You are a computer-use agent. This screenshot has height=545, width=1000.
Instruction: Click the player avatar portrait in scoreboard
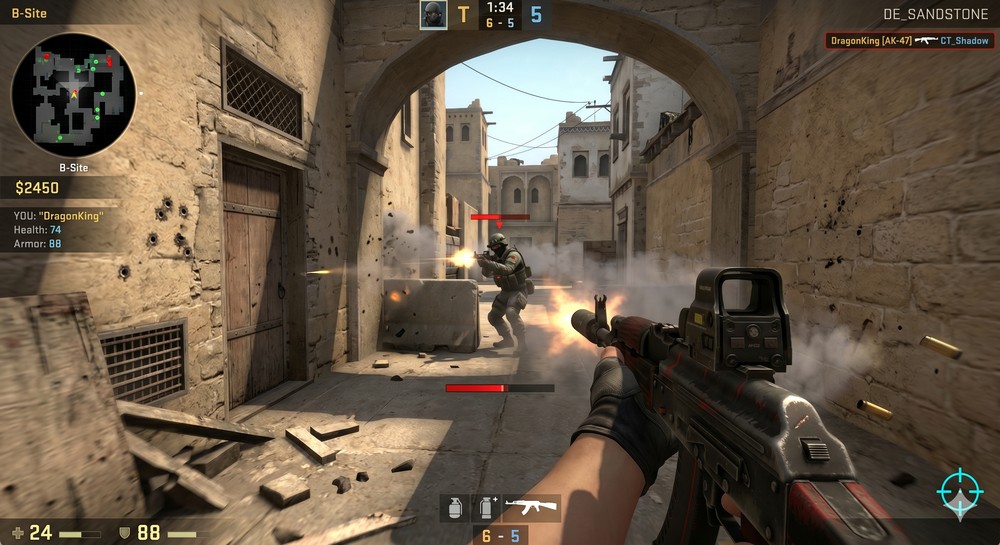pos(433,15)
